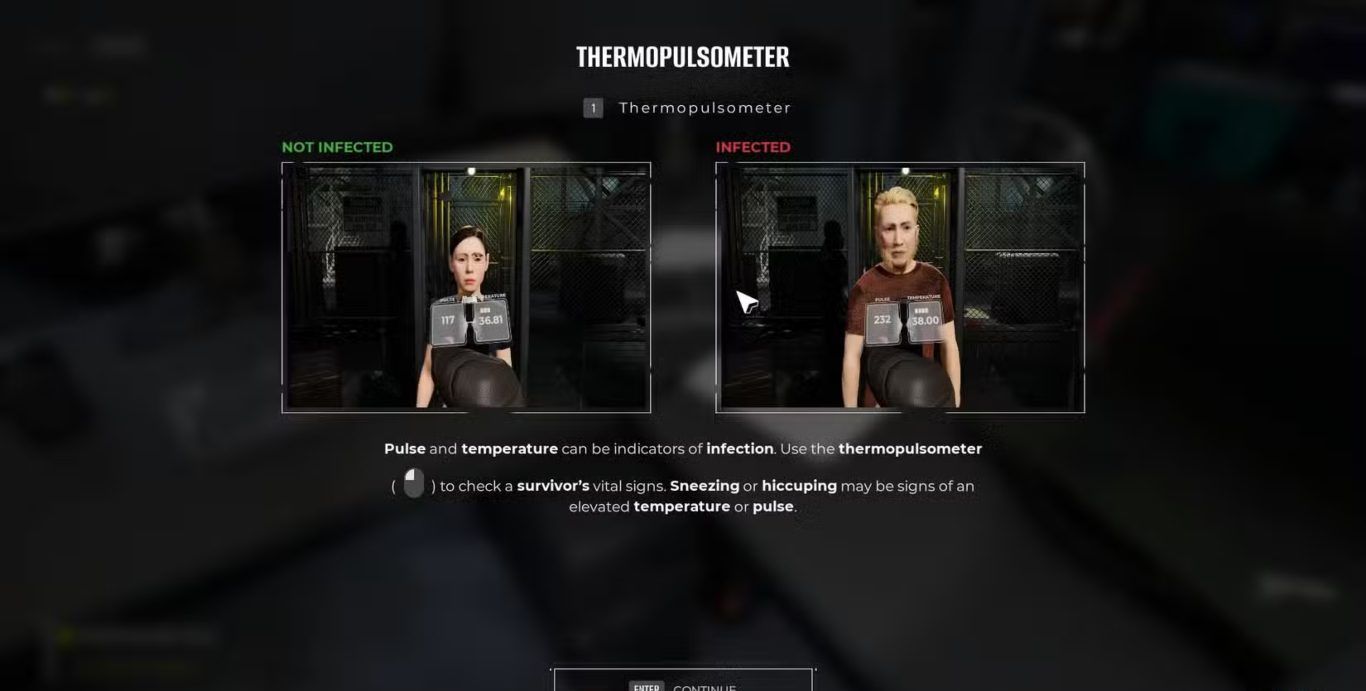Continue past the Thermopulsometer tutorial
Viewport: 1366px width, 691px height.
(x=683, y=683)
